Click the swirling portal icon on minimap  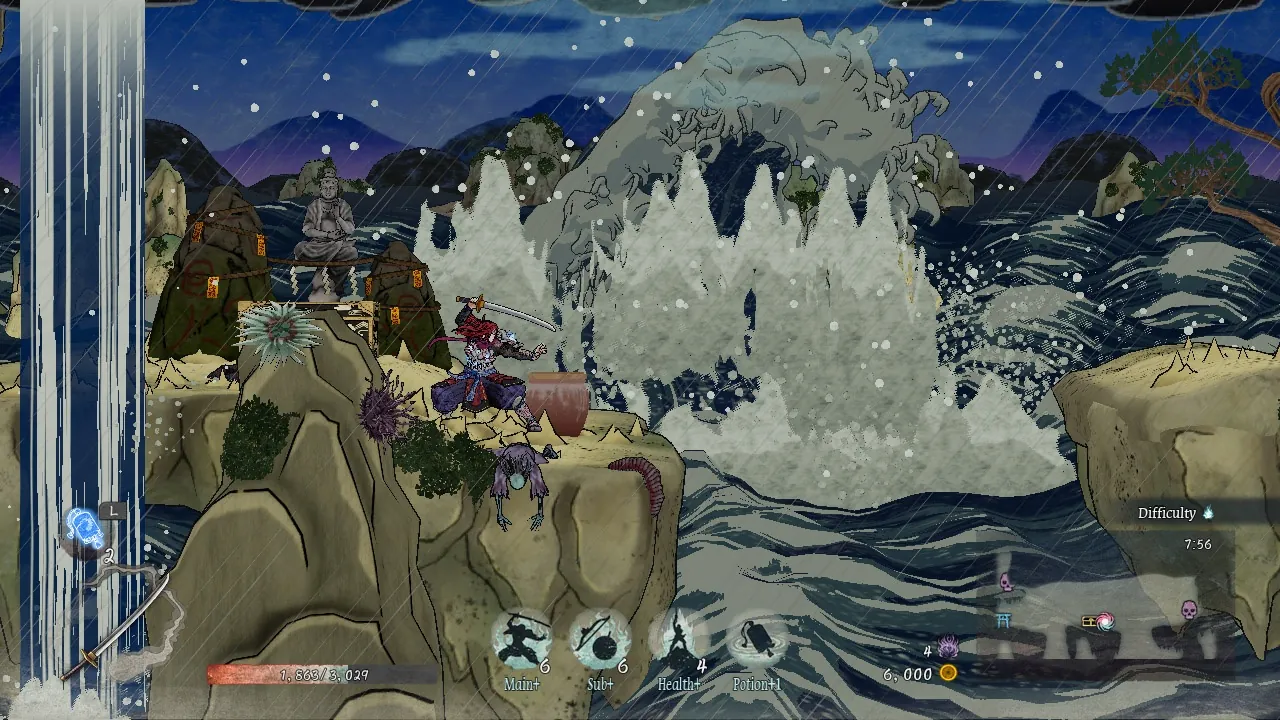click(x=1105, y=621)
